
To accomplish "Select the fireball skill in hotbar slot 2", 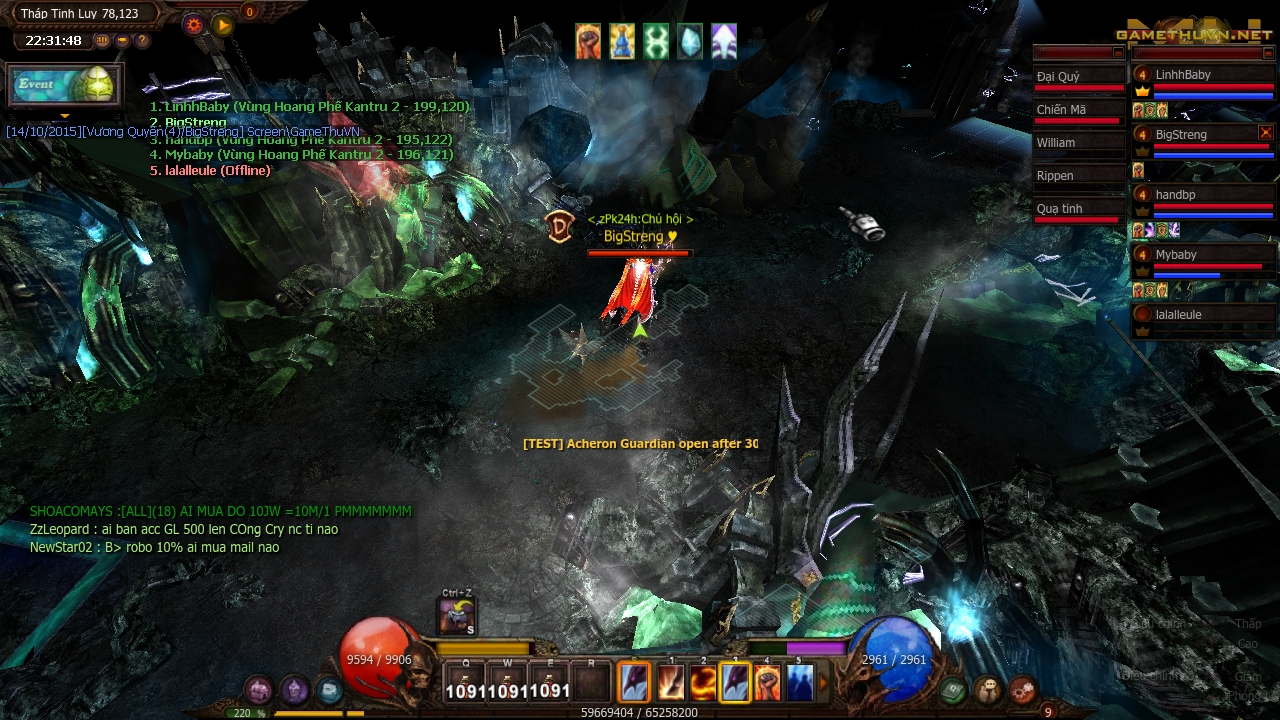I will [702, 682].
